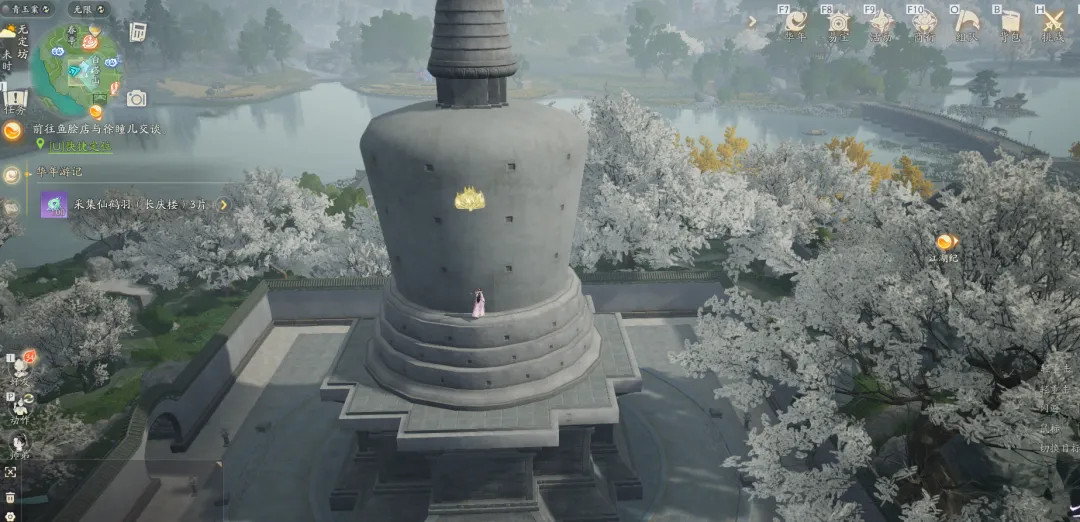Open the 任务 quest panel icon
The width and height of the screenshot is (1080, 522).
(x=15, y=101)
